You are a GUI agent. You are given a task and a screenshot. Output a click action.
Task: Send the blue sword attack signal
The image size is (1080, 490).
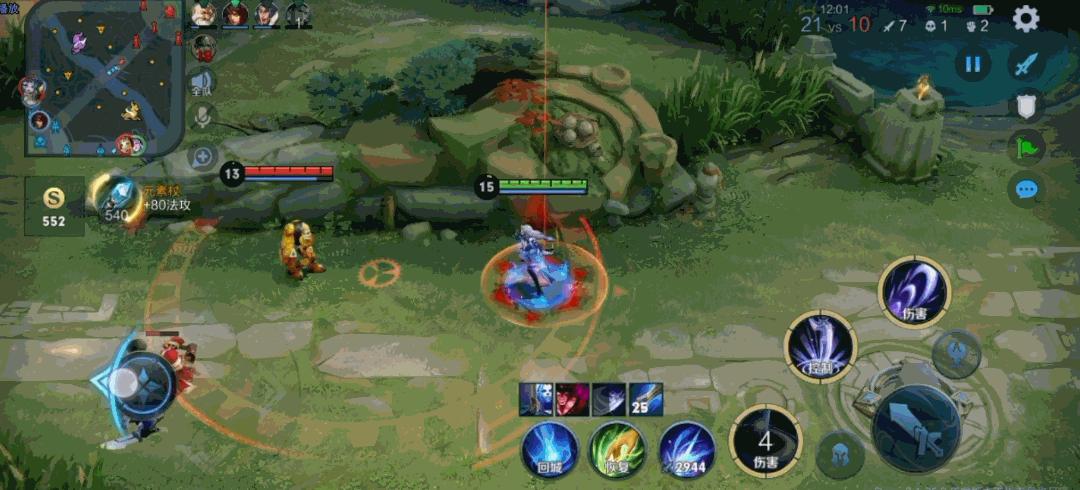pyautogui.click(x=1026, y=65)
